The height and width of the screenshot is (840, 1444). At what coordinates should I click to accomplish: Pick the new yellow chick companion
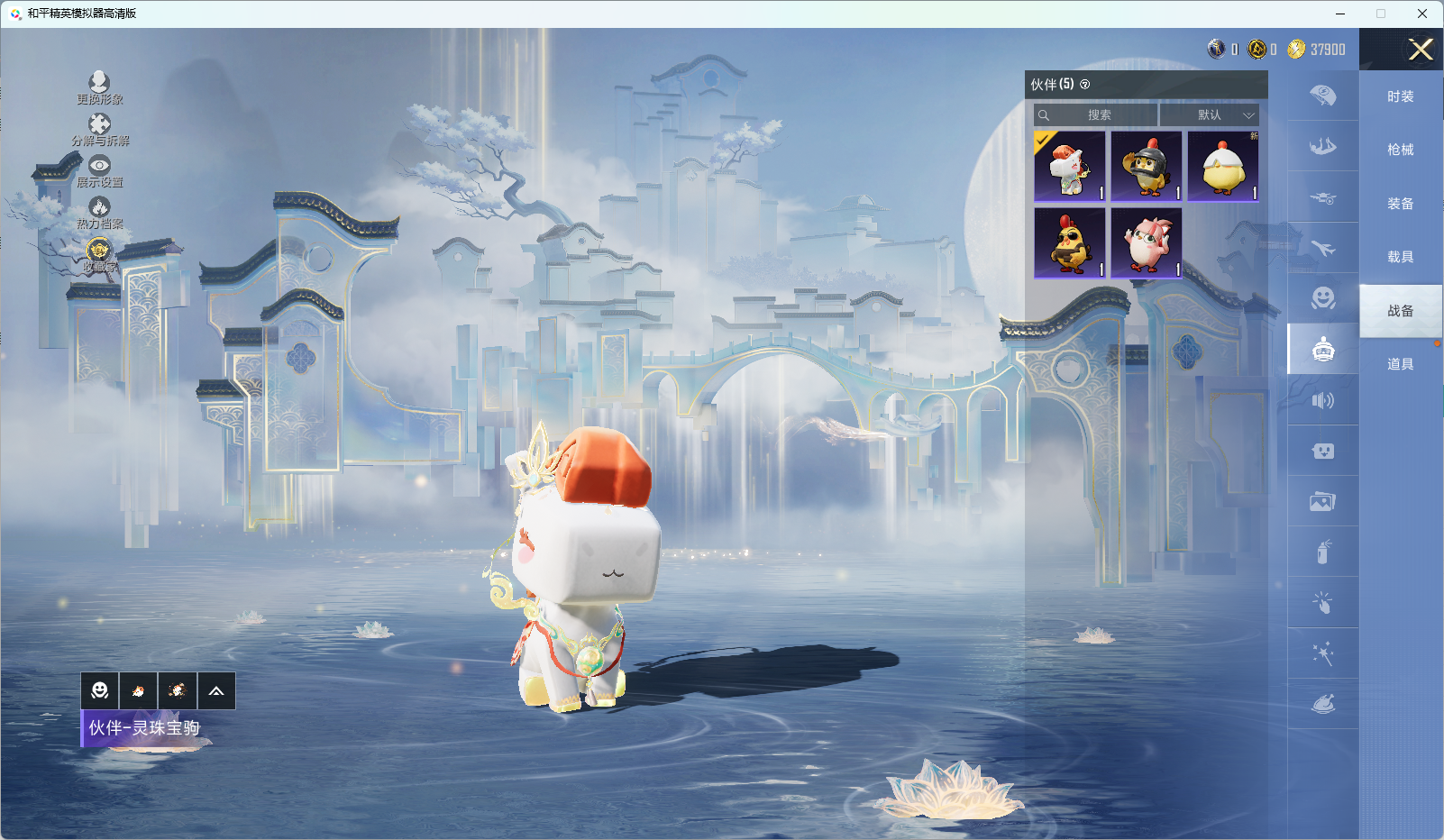[x=1223, y=167]
